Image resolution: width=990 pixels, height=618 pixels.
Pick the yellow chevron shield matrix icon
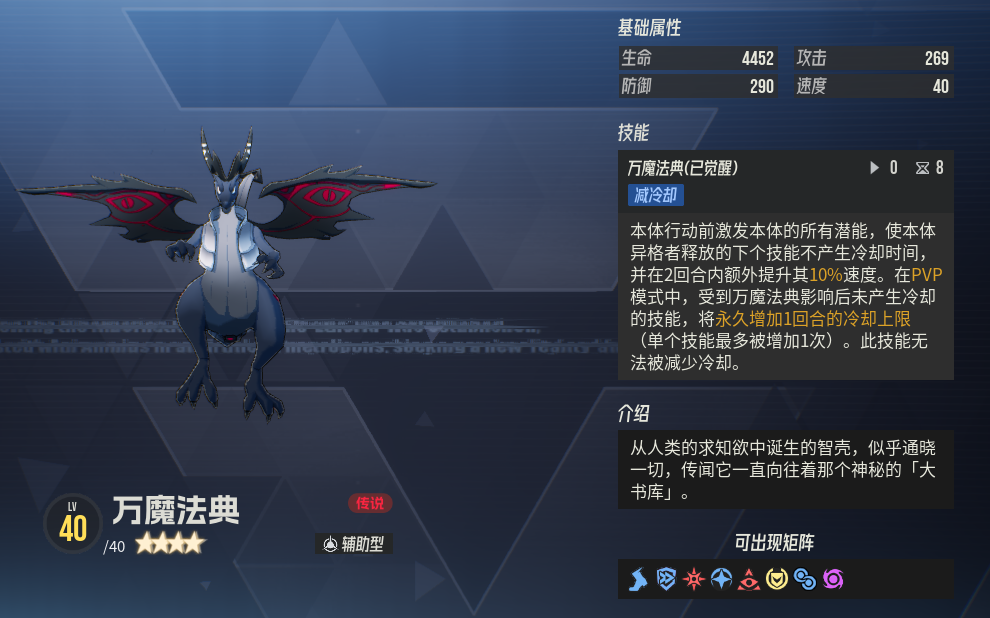point(776,579)
